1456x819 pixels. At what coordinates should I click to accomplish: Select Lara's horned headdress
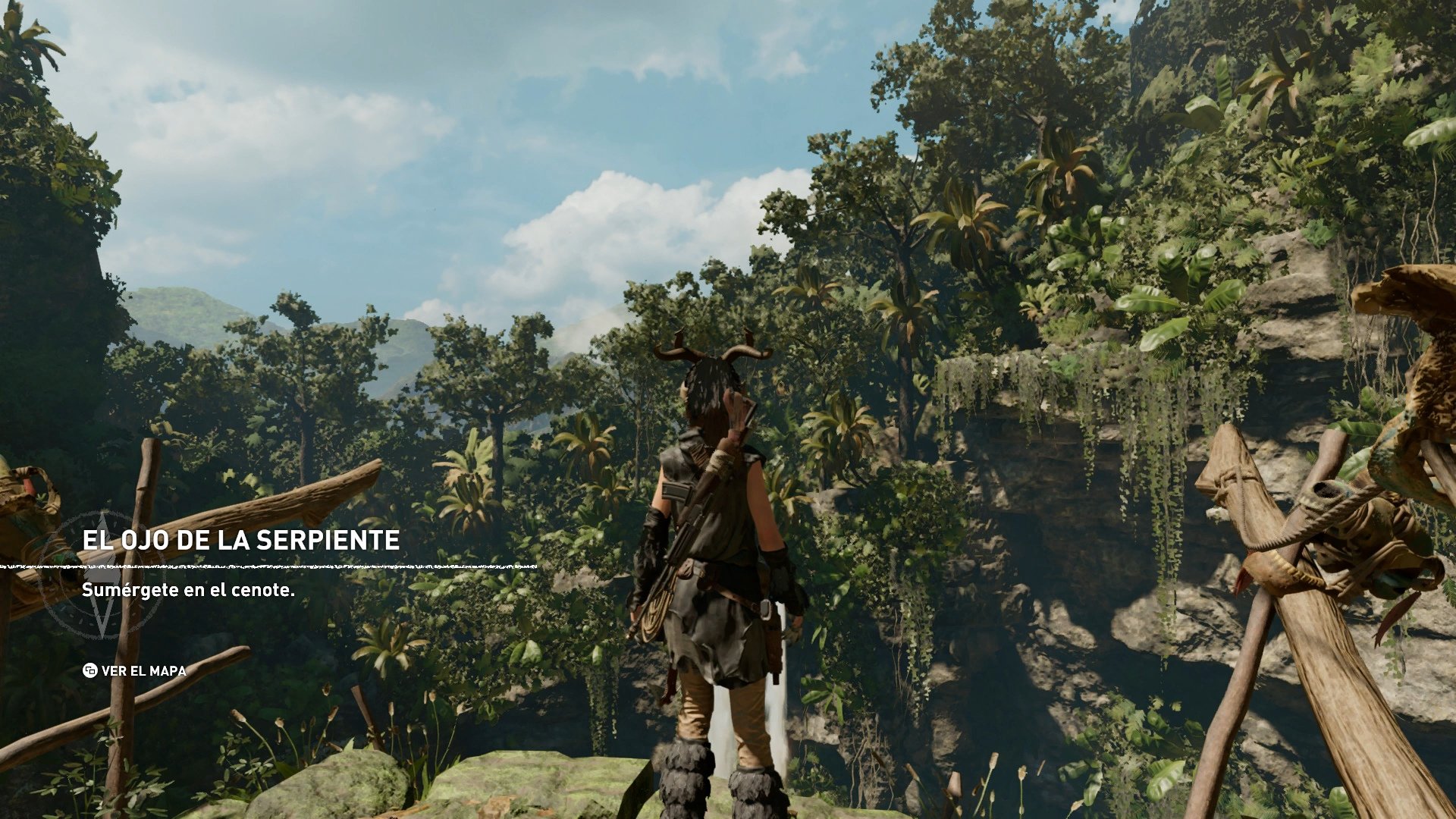713,364
